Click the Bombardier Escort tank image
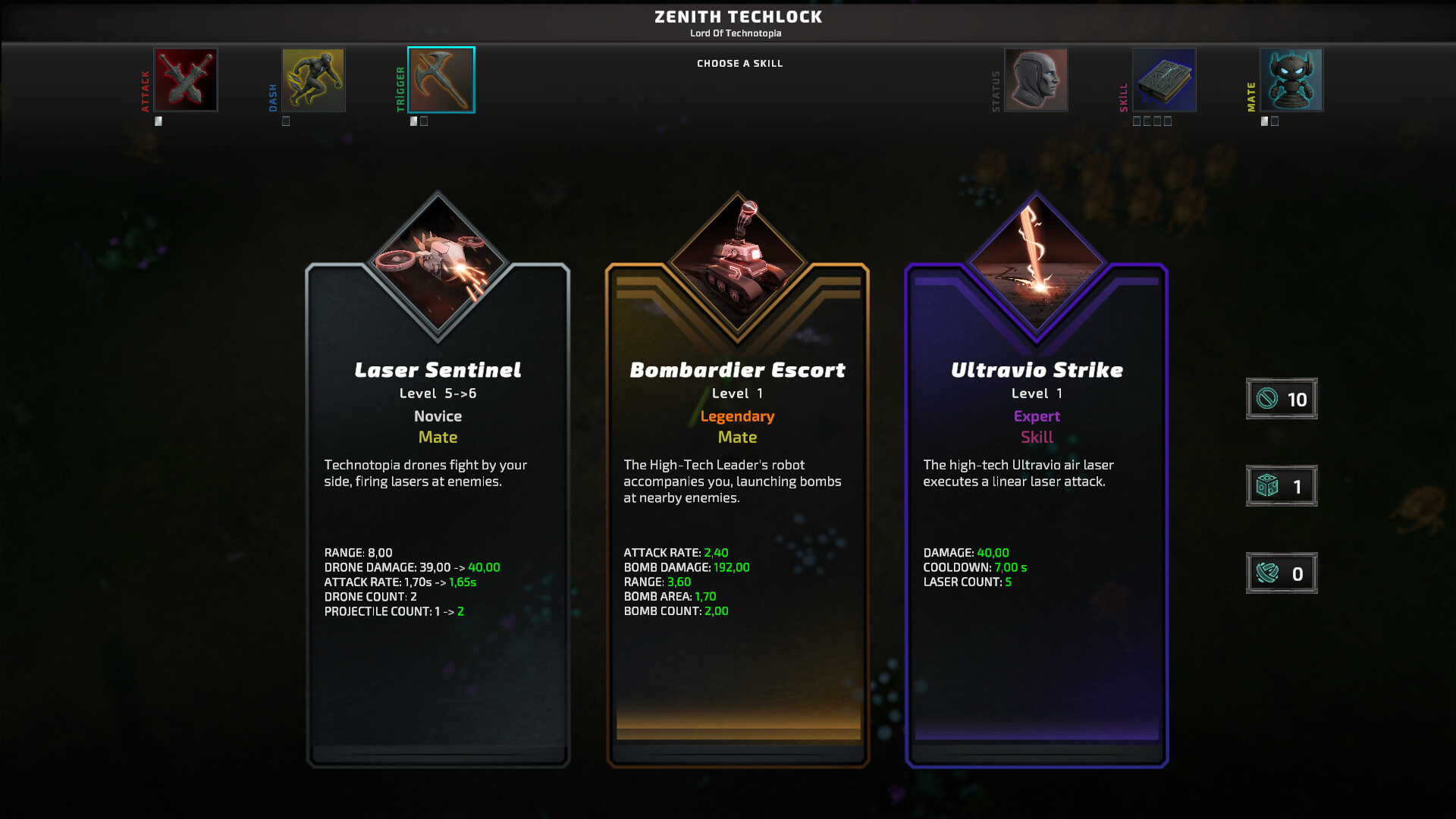 [736, 262]
